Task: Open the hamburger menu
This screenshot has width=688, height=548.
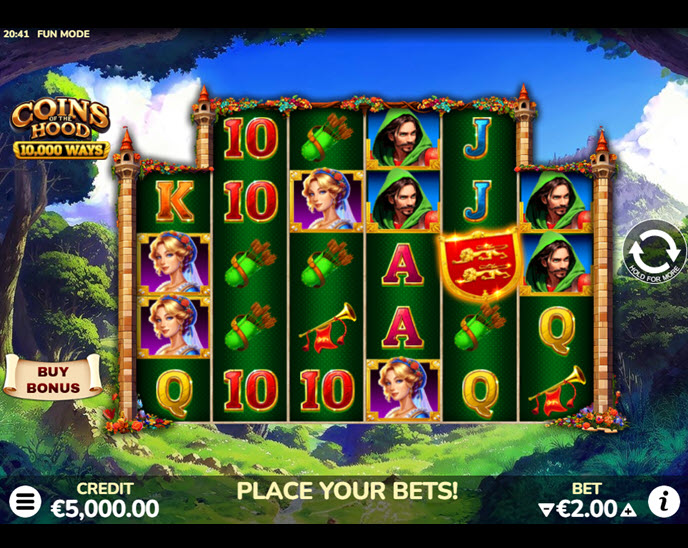Action: (x=25, y=502)
